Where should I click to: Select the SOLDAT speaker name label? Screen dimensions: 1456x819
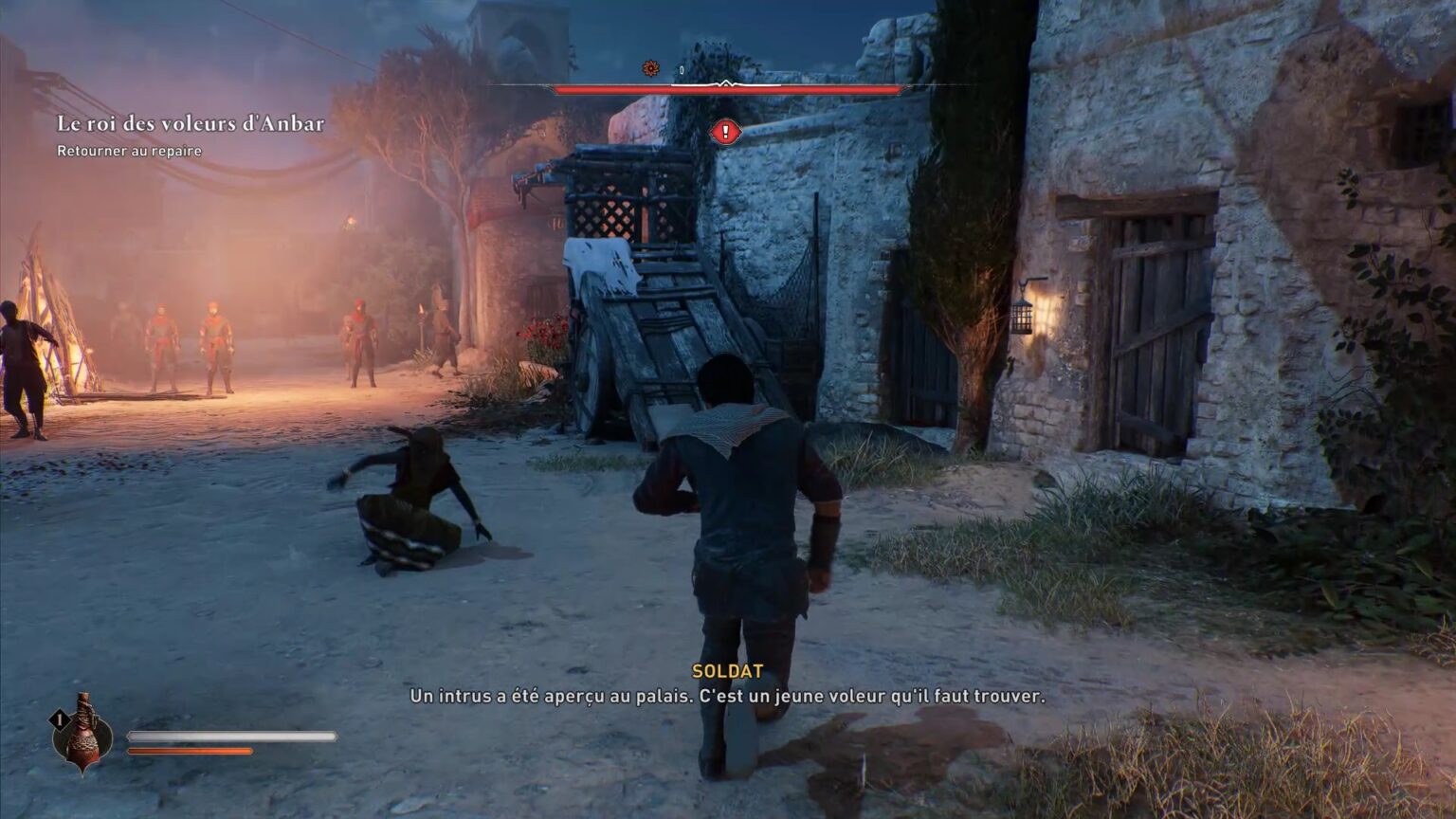(725, 674)
